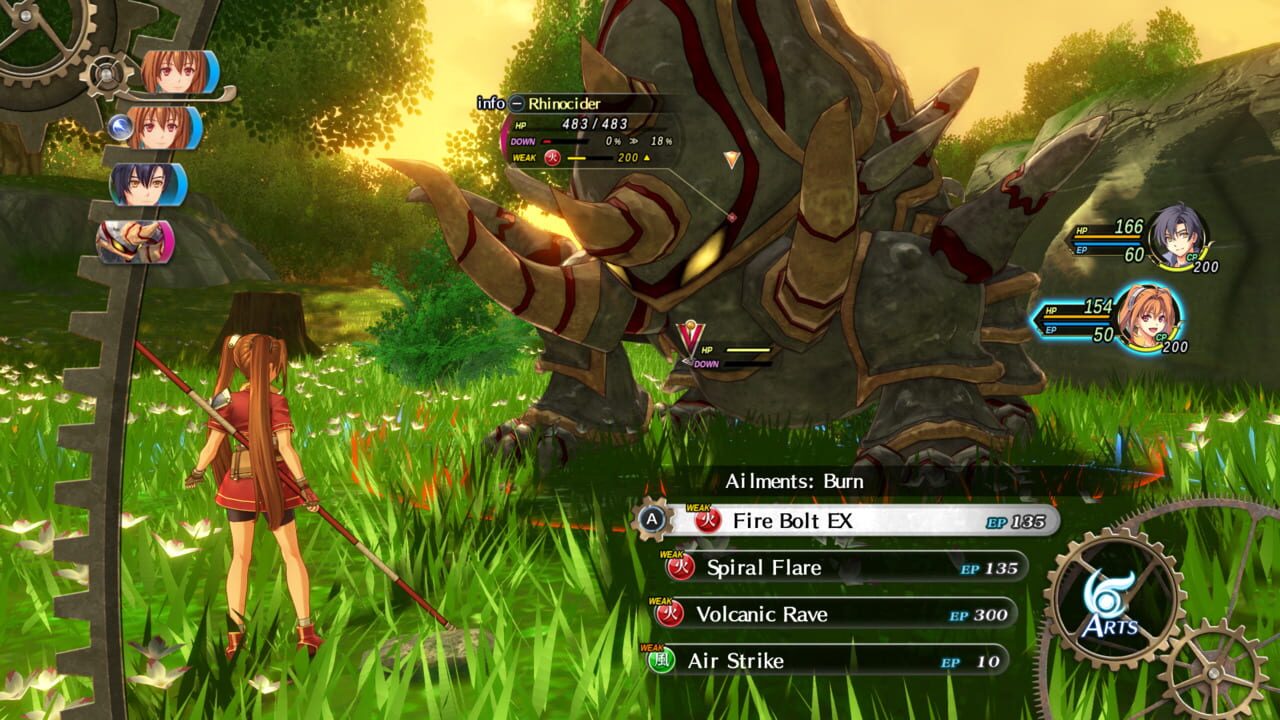Click the WEAK badge on Fire Bolt EX
1280x720 pixels.
pos(698,507)
